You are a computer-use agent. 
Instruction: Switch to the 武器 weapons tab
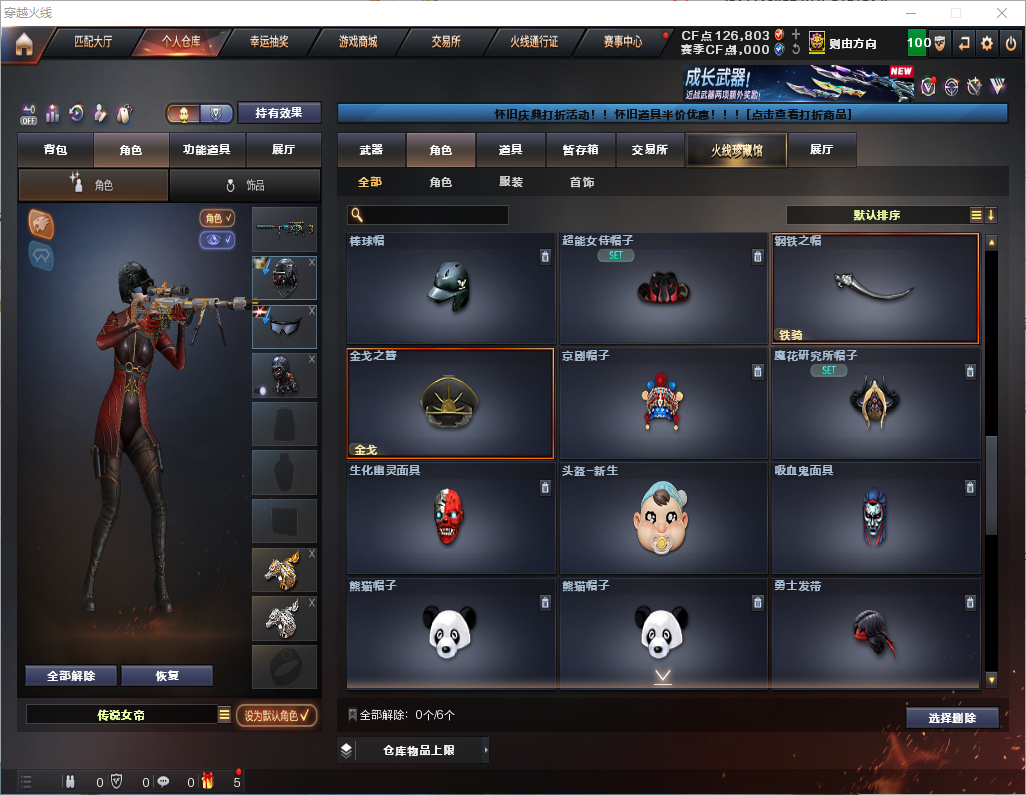[371, 150]
